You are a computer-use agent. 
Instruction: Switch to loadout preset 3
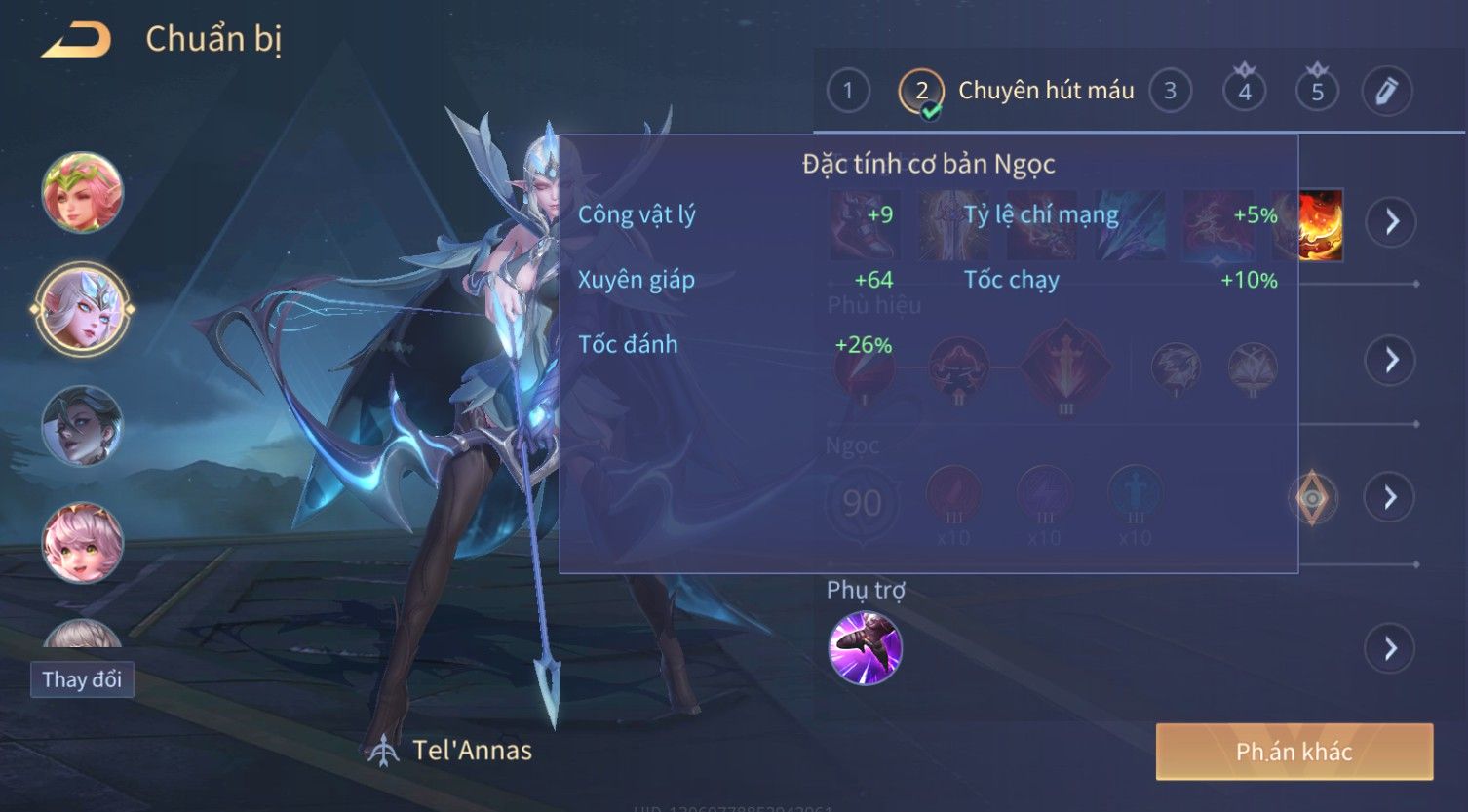point(1170,92)
